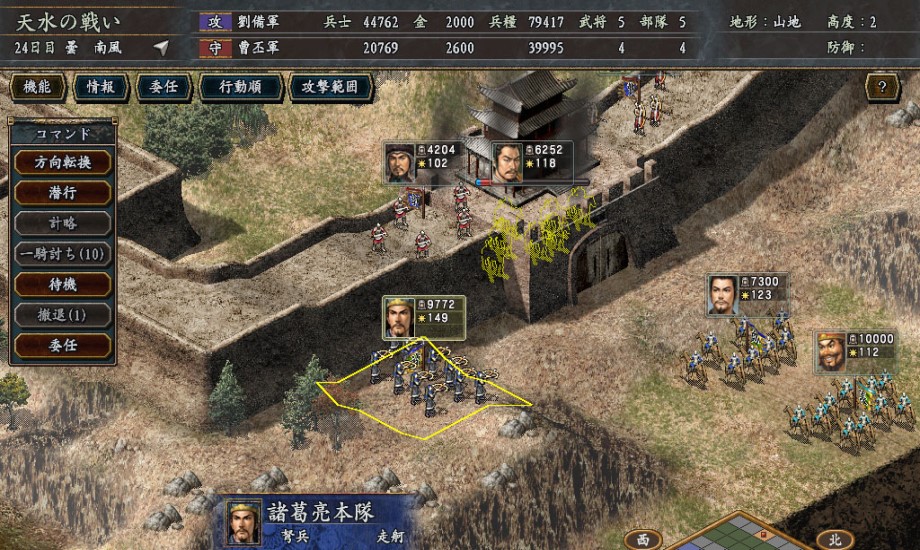Select 委任 in the command list
This screenshot has height=550, width=920.
(62, 345)
